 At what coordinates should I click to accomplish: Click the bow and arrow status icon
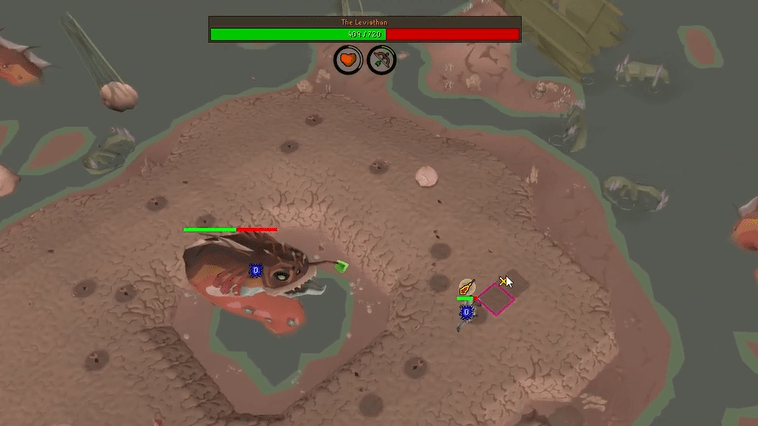[381, 60]
